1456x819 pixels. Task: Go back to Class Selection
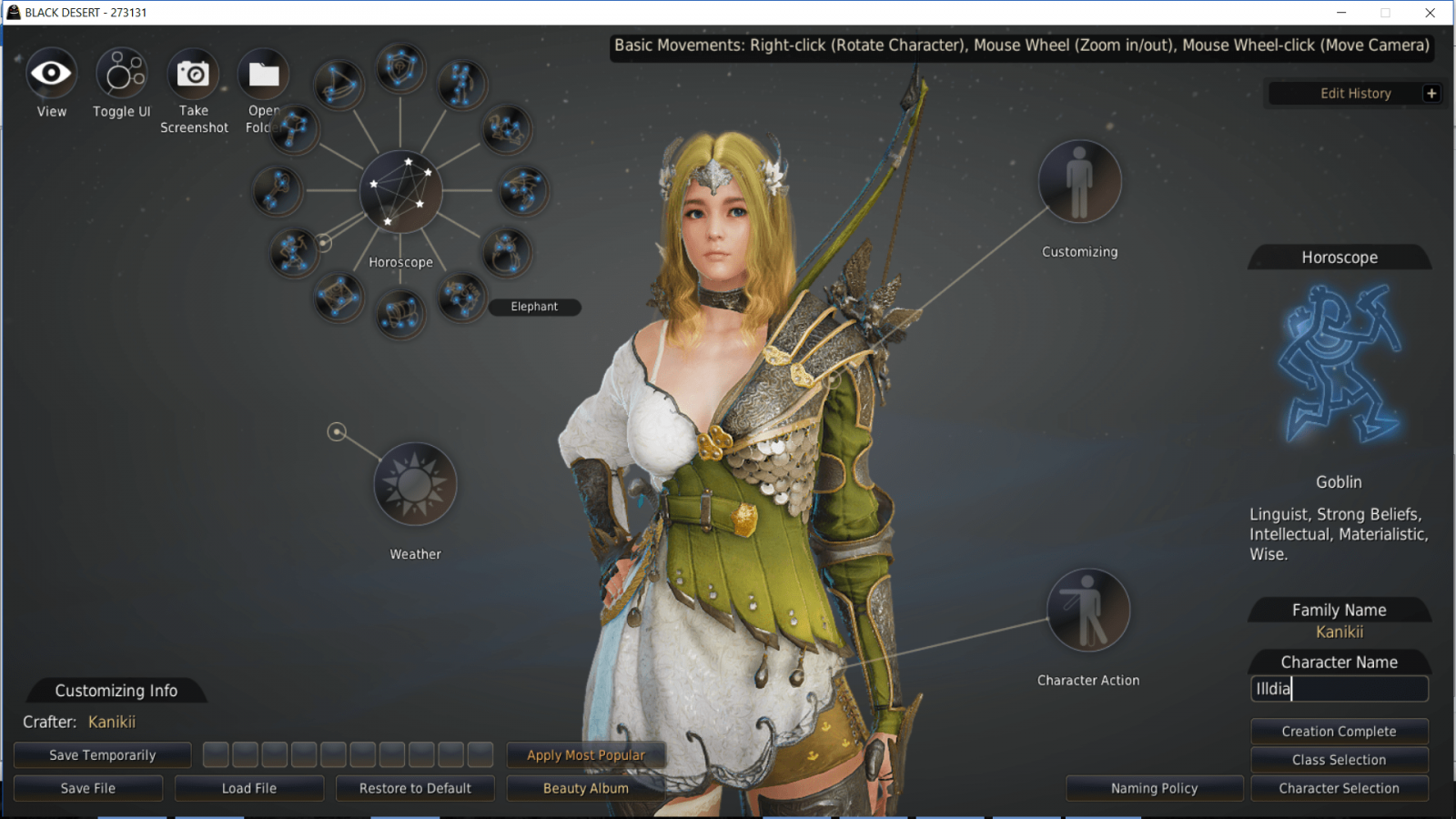coord(1339,760)
